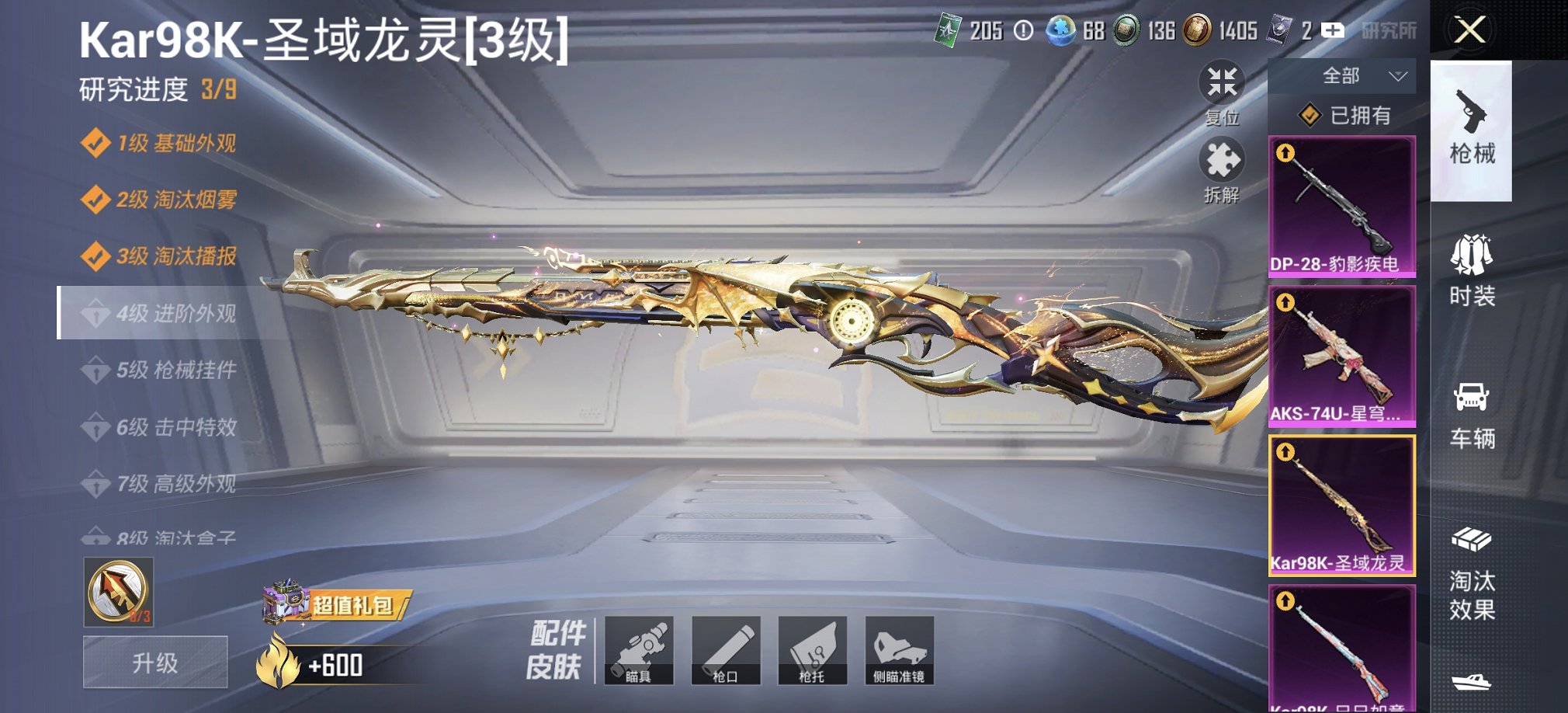Select the 枪口 muzzle attachment icon
Screen dimensions: 1568x713
[728, 651]
